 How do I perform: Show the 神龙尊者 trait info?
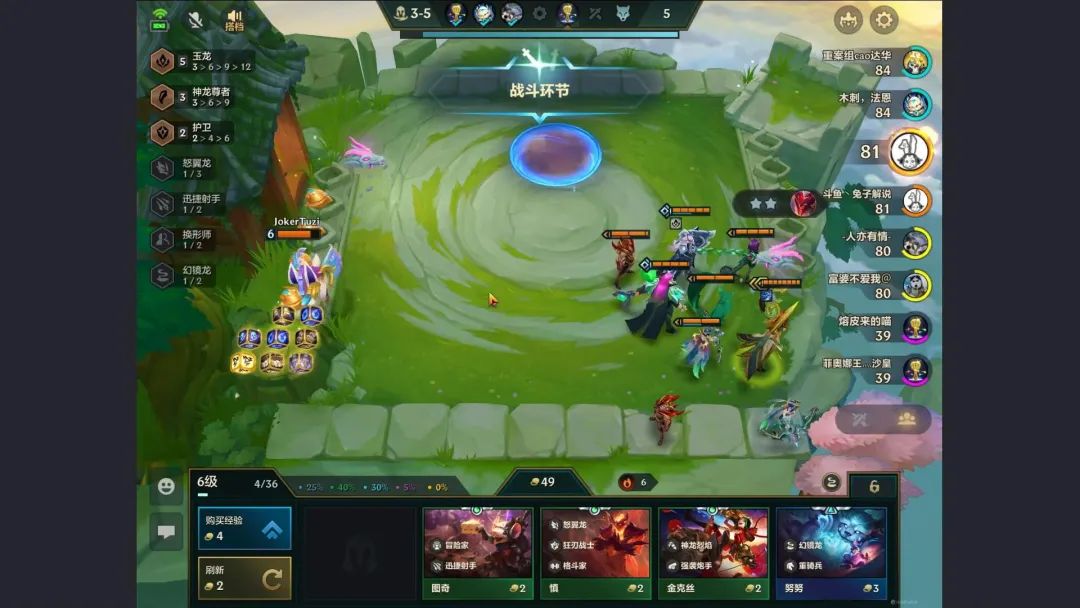pyautogui.click(x=197, y=97)
